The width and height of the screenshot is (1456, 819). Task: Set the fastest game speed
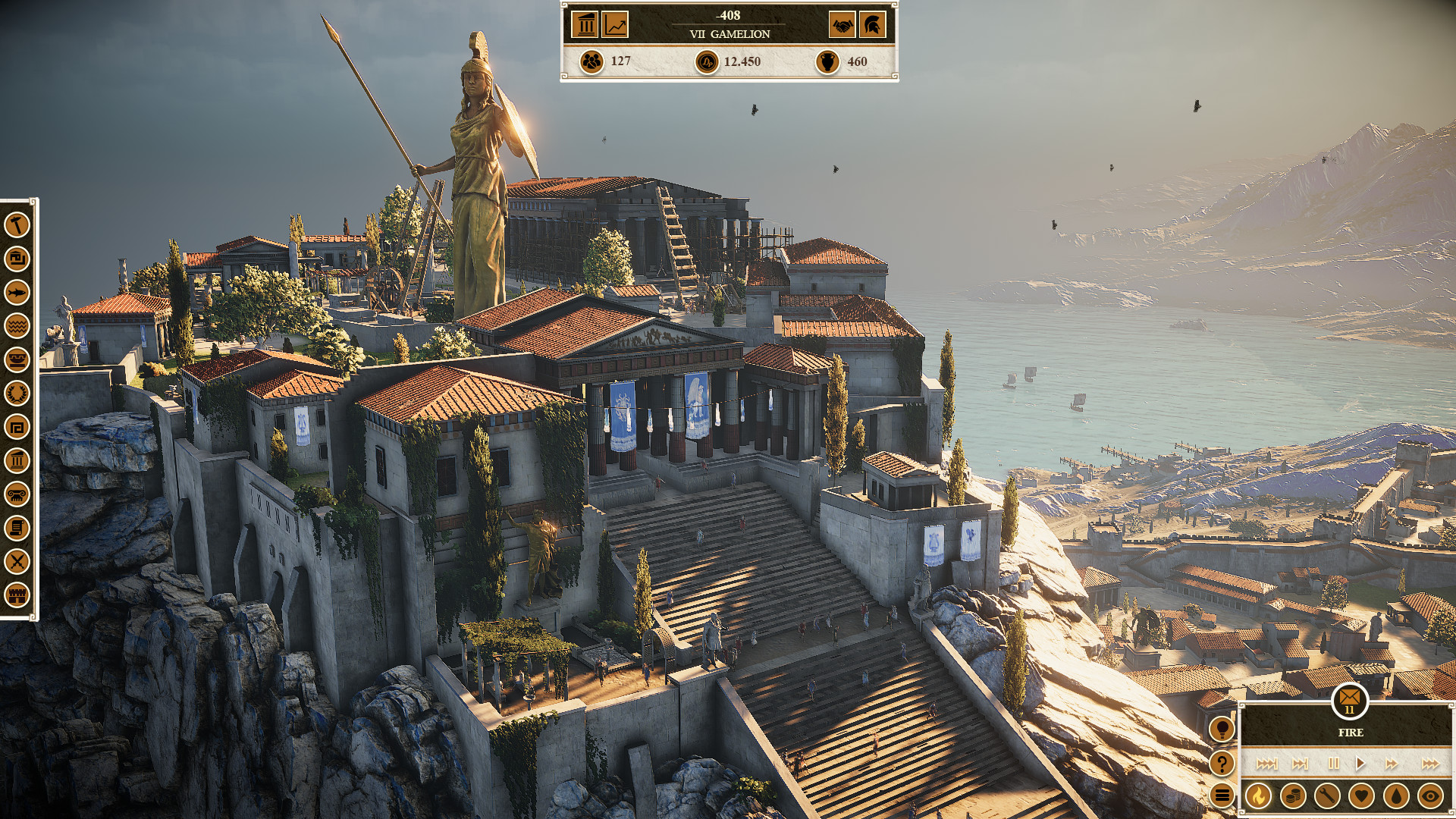(x=1430, y=764)
